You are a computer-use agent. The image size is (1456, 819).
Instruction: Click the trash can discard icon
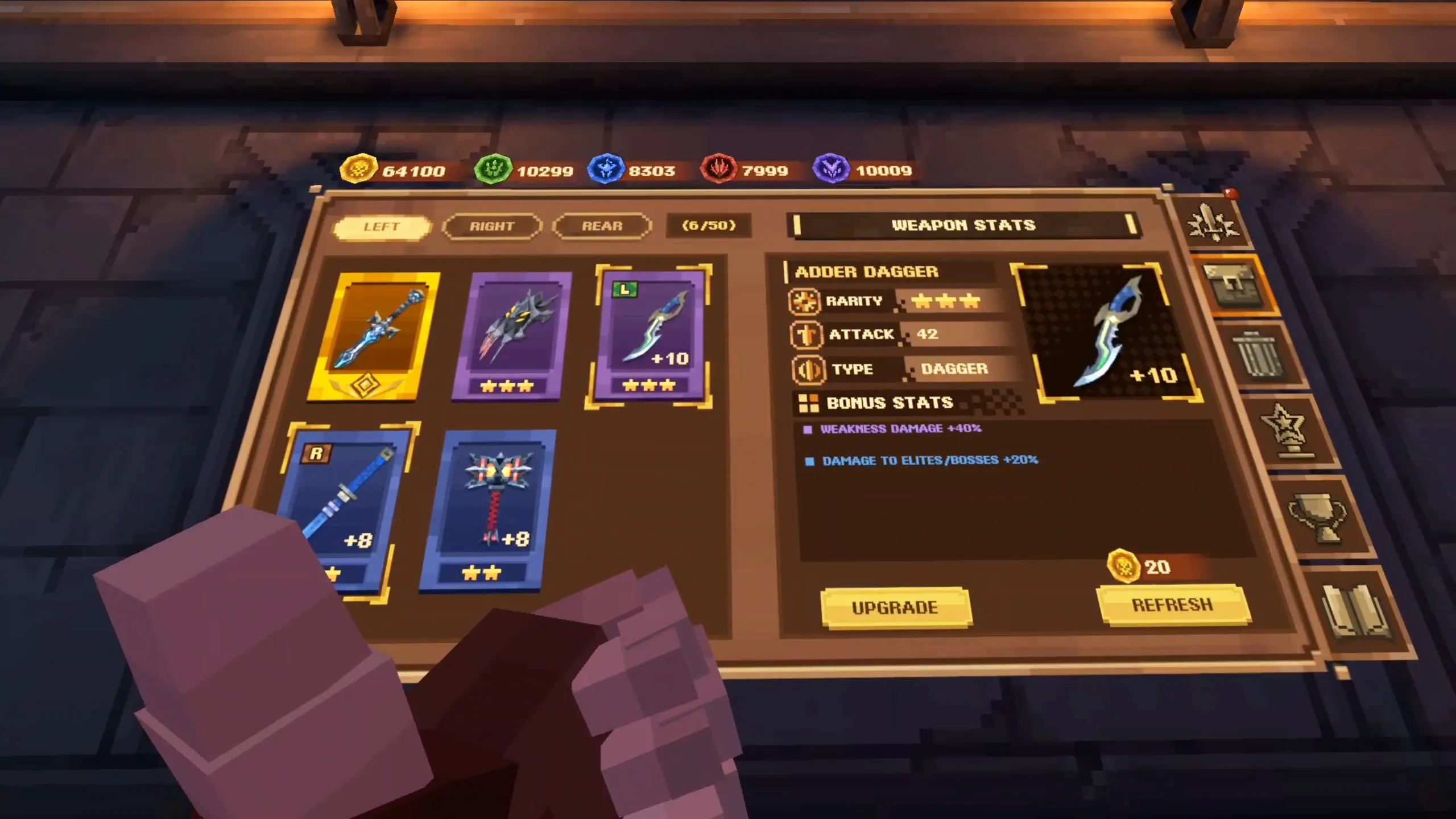coord(1258,357)
